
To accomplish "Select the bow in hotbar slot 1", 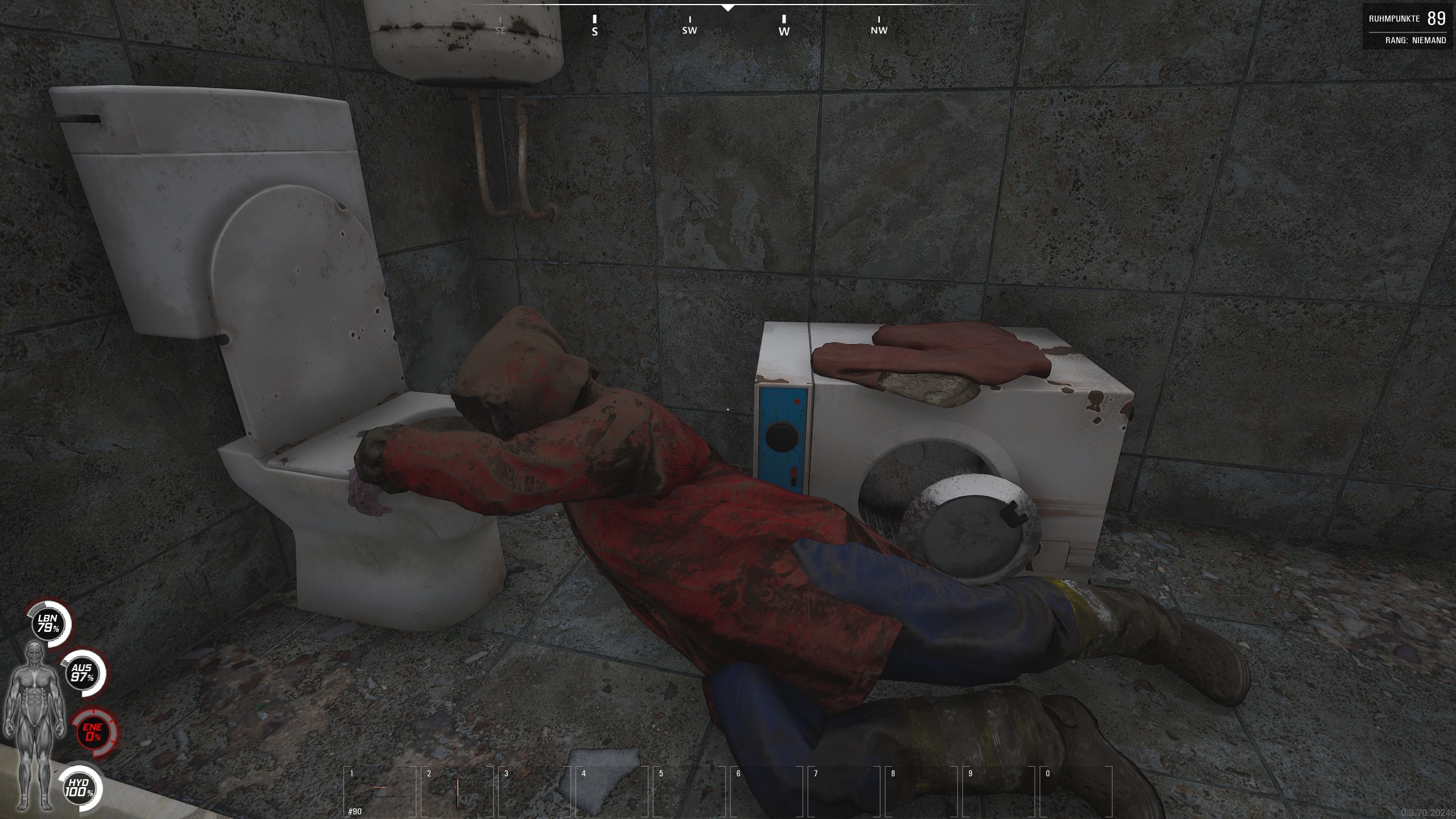I will 379,792.
